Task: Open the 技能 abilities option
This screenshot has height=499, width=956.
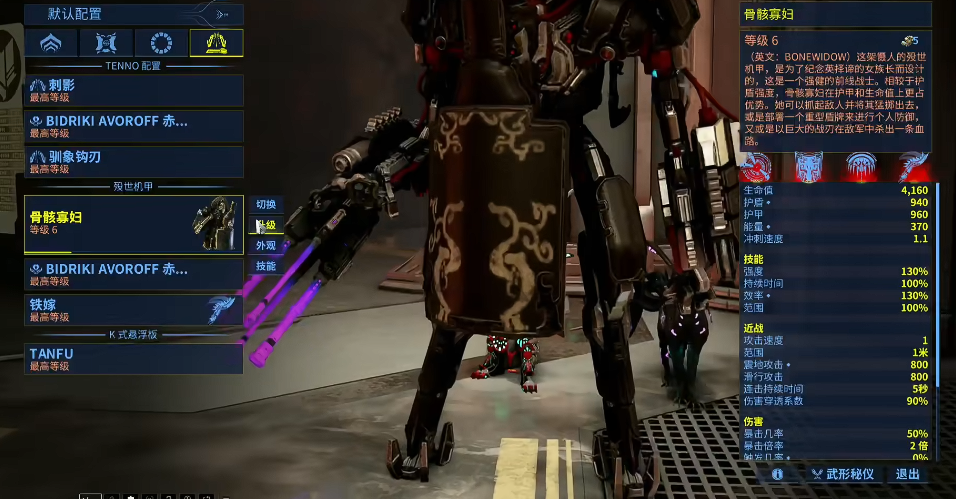Action: tap(266, 266)
